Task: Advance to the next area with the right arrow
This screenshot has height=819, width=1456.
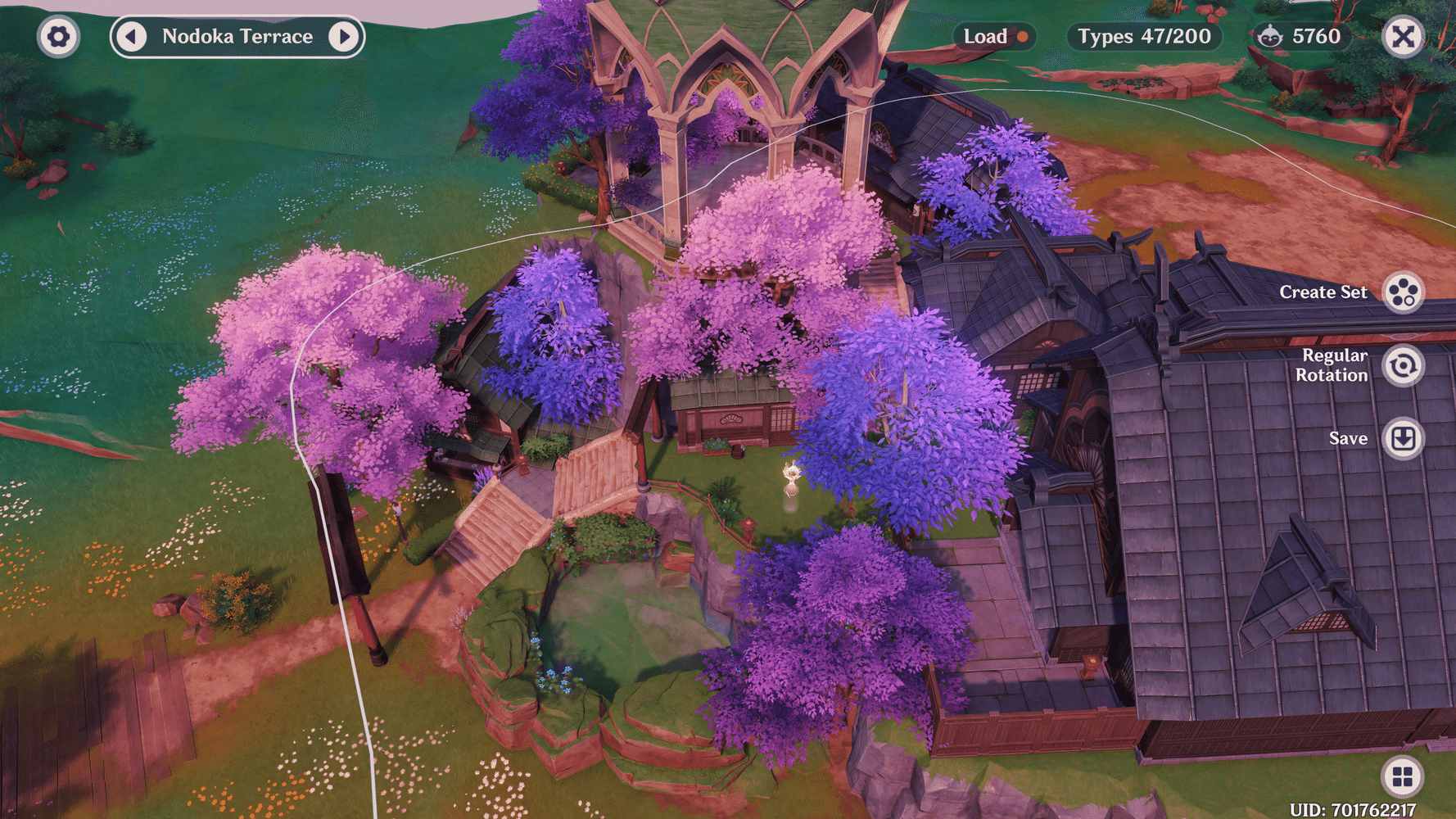Action: (x=345, y=36)
